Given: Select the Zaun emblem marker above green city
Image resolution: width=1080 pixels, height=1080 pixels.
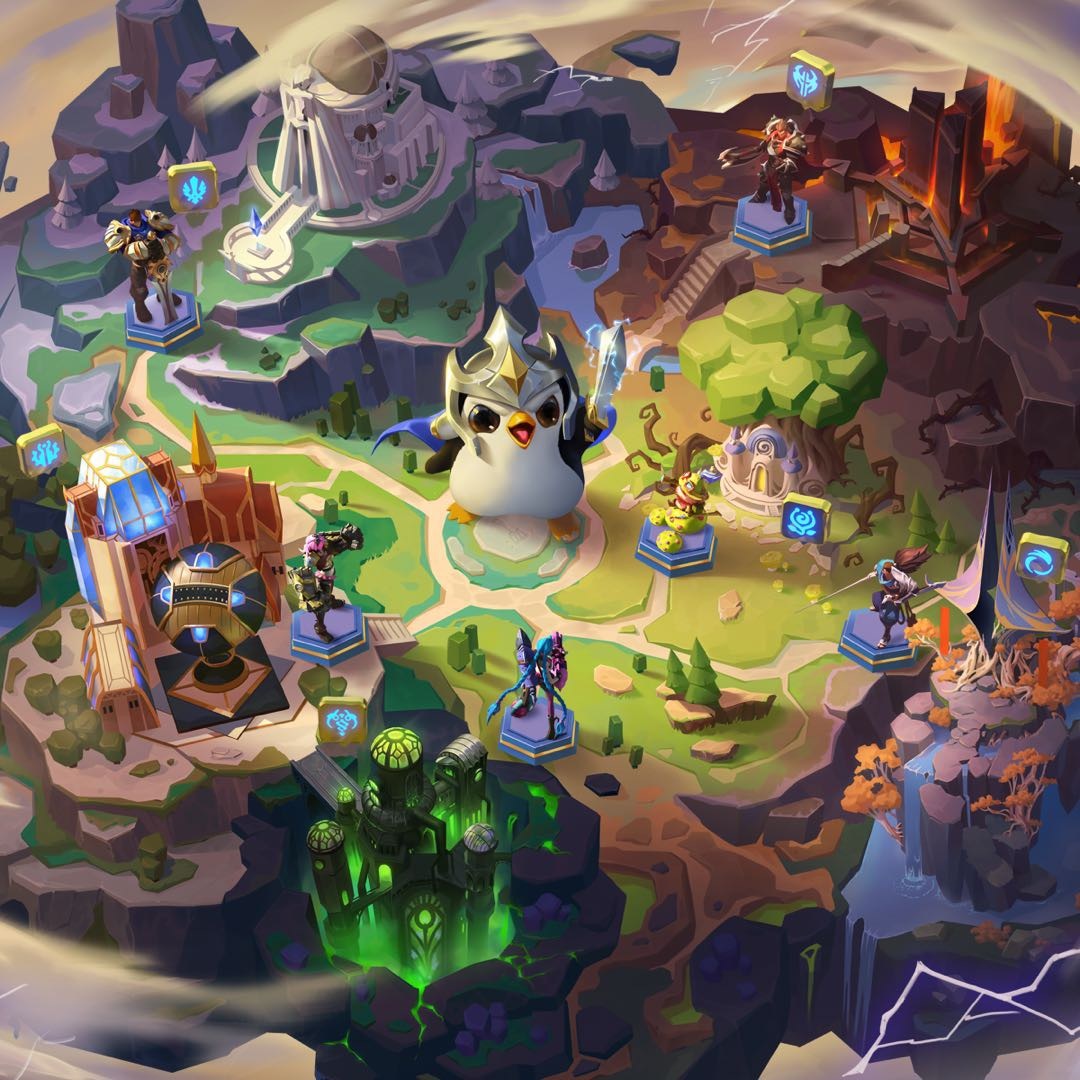Looking at the screenshot, I should pos(342,720).
